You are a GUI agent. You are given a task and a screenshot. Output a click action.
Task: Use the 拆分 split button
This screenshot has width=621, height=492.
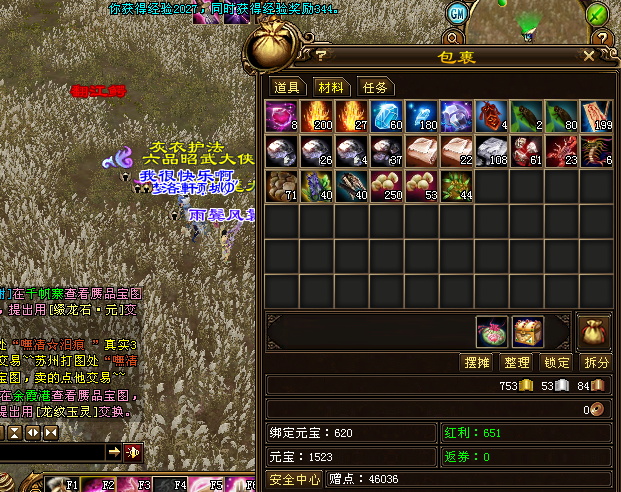(x=595, y=362)
